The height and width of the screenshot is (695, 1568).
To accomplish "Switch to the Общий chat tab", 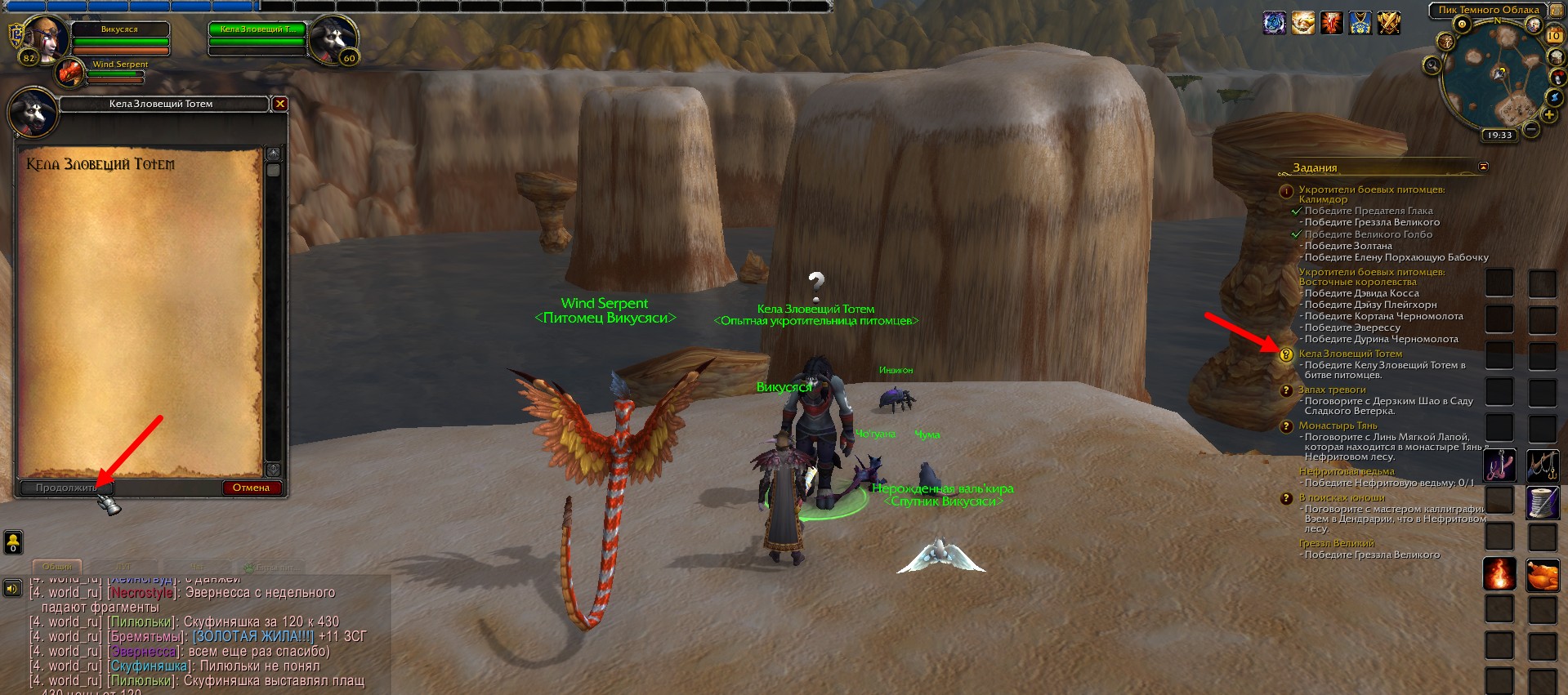I will coord(57,566).
